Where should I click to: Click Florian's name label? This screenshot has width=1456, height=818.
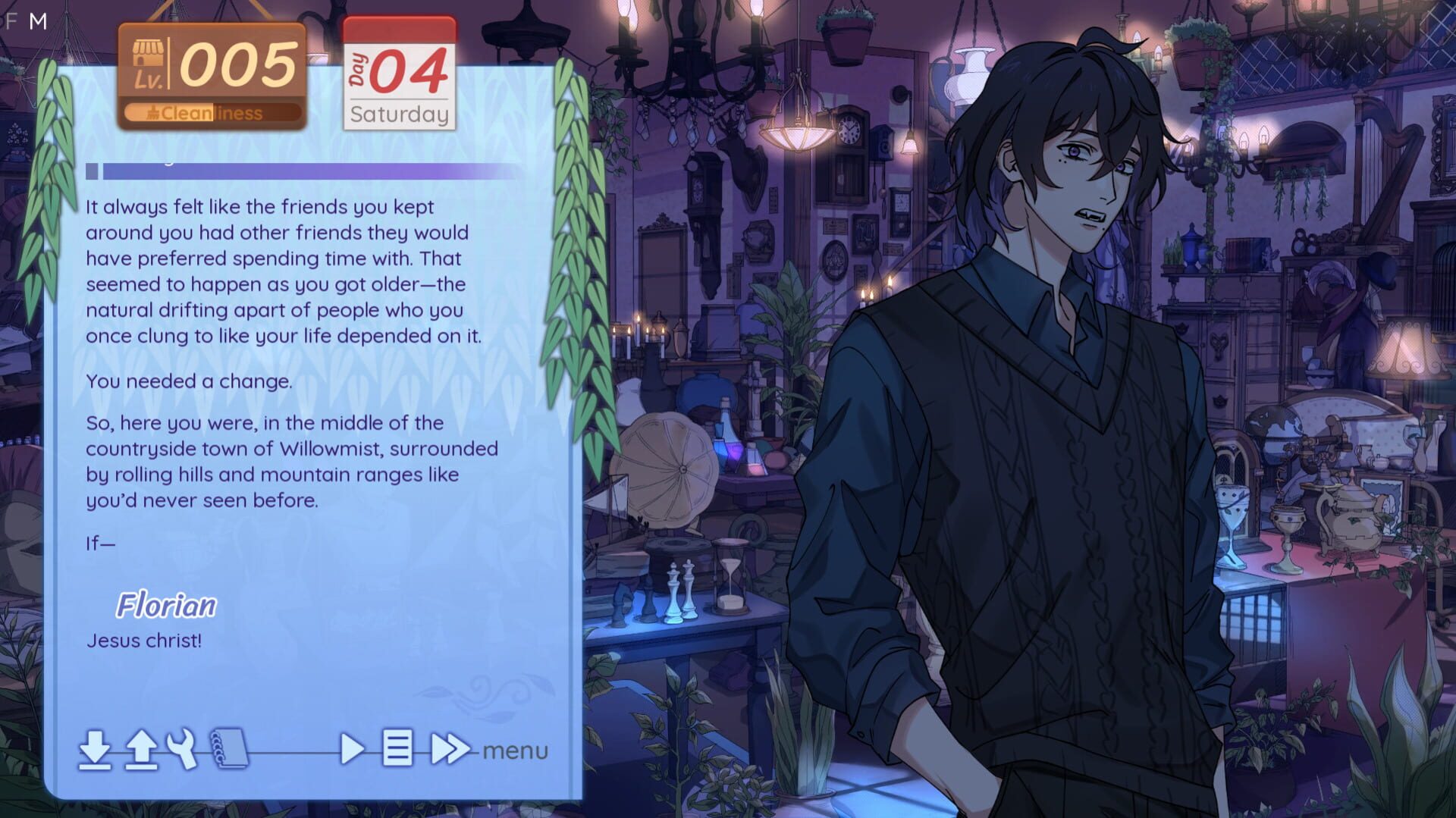point(167,606)
